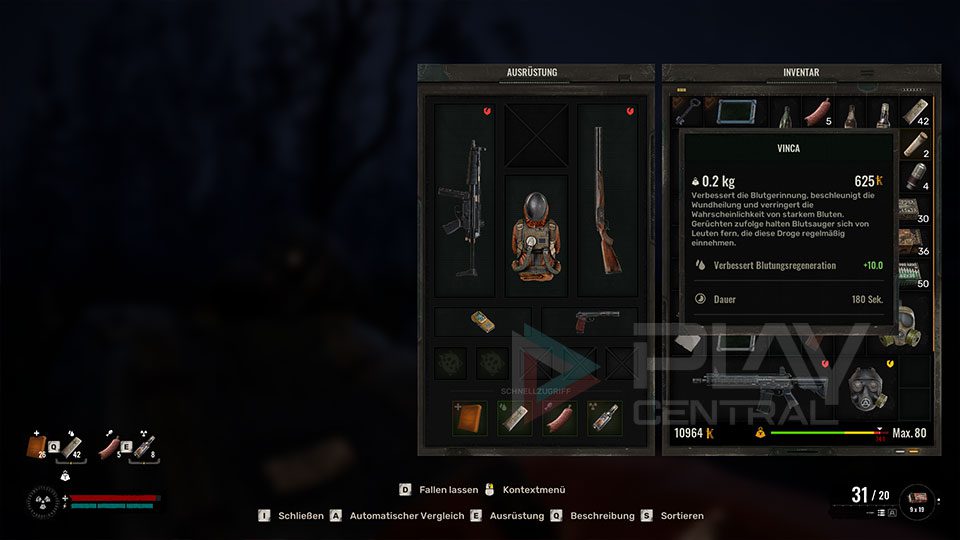Select the bandage stack of 42 in inventory
Viewport: 960px width, 540px height.
coord(917,112)
